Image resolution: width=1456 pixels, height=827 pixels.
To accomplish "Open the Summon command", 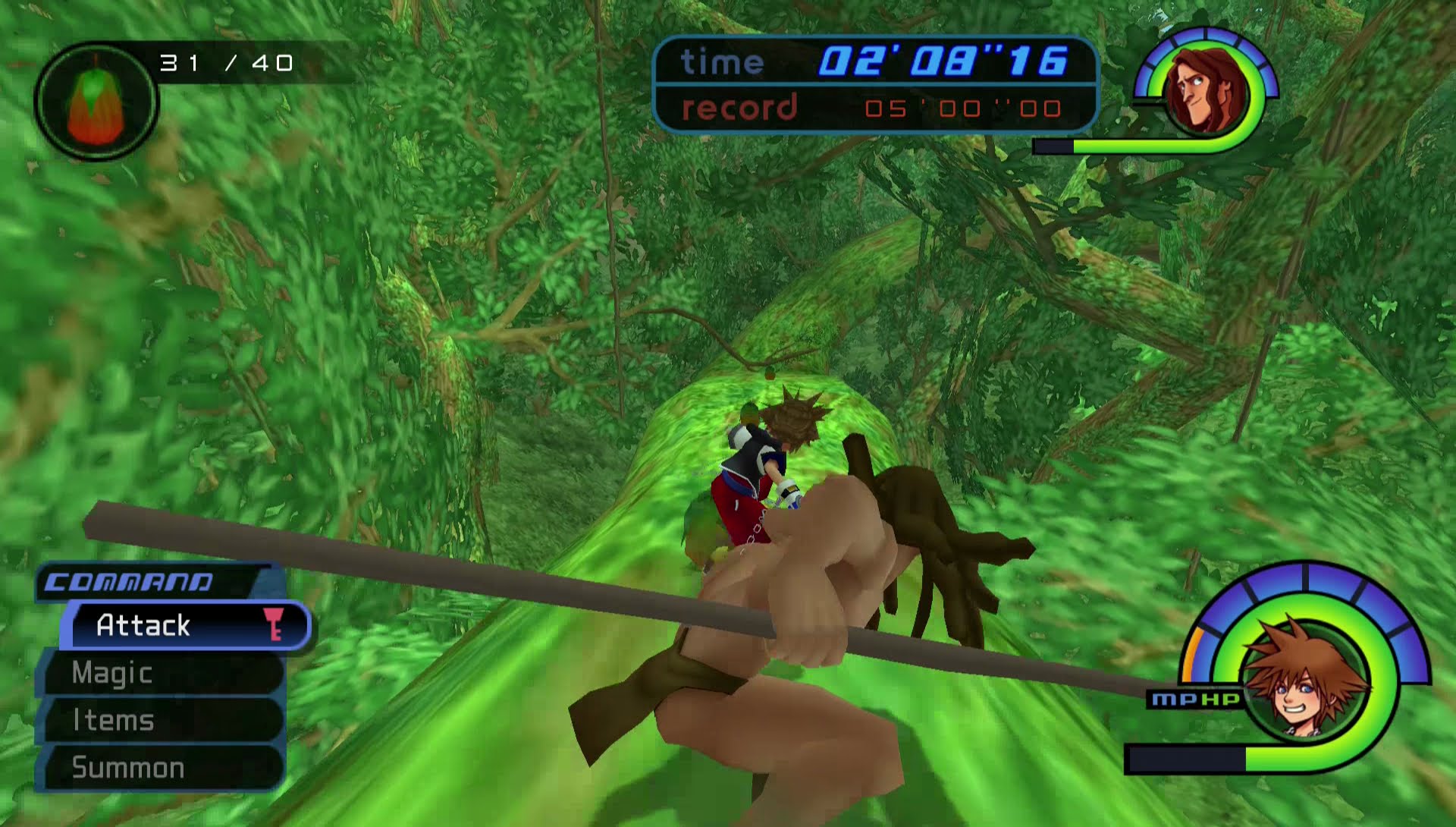I will point(127,768).
